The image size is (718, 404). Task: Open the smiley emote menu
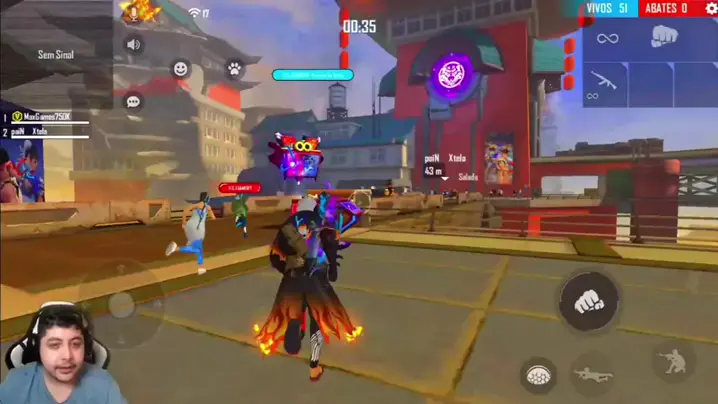click(181, 69)
